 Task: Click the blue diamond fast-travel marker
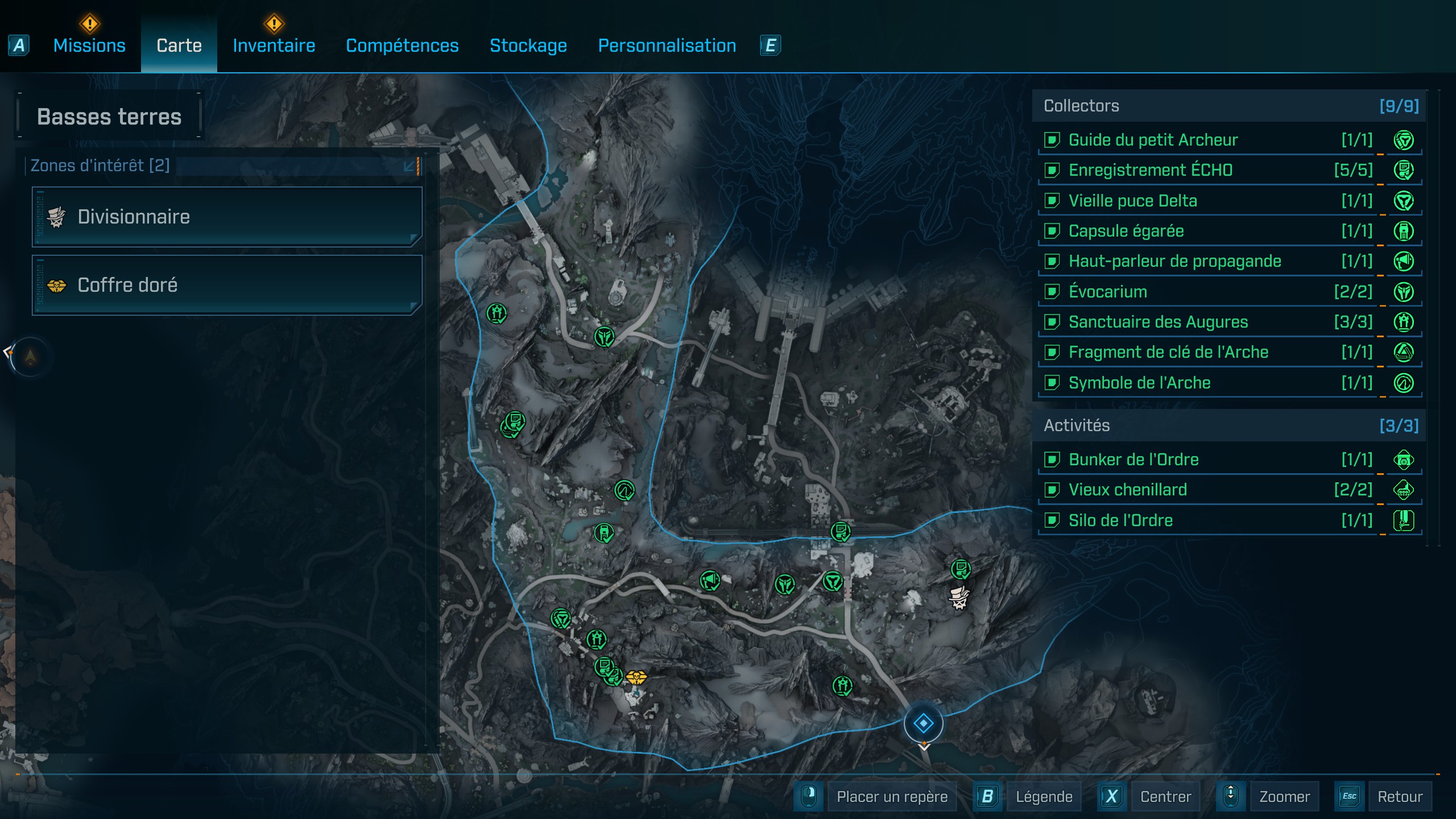[x=923, y=723]
